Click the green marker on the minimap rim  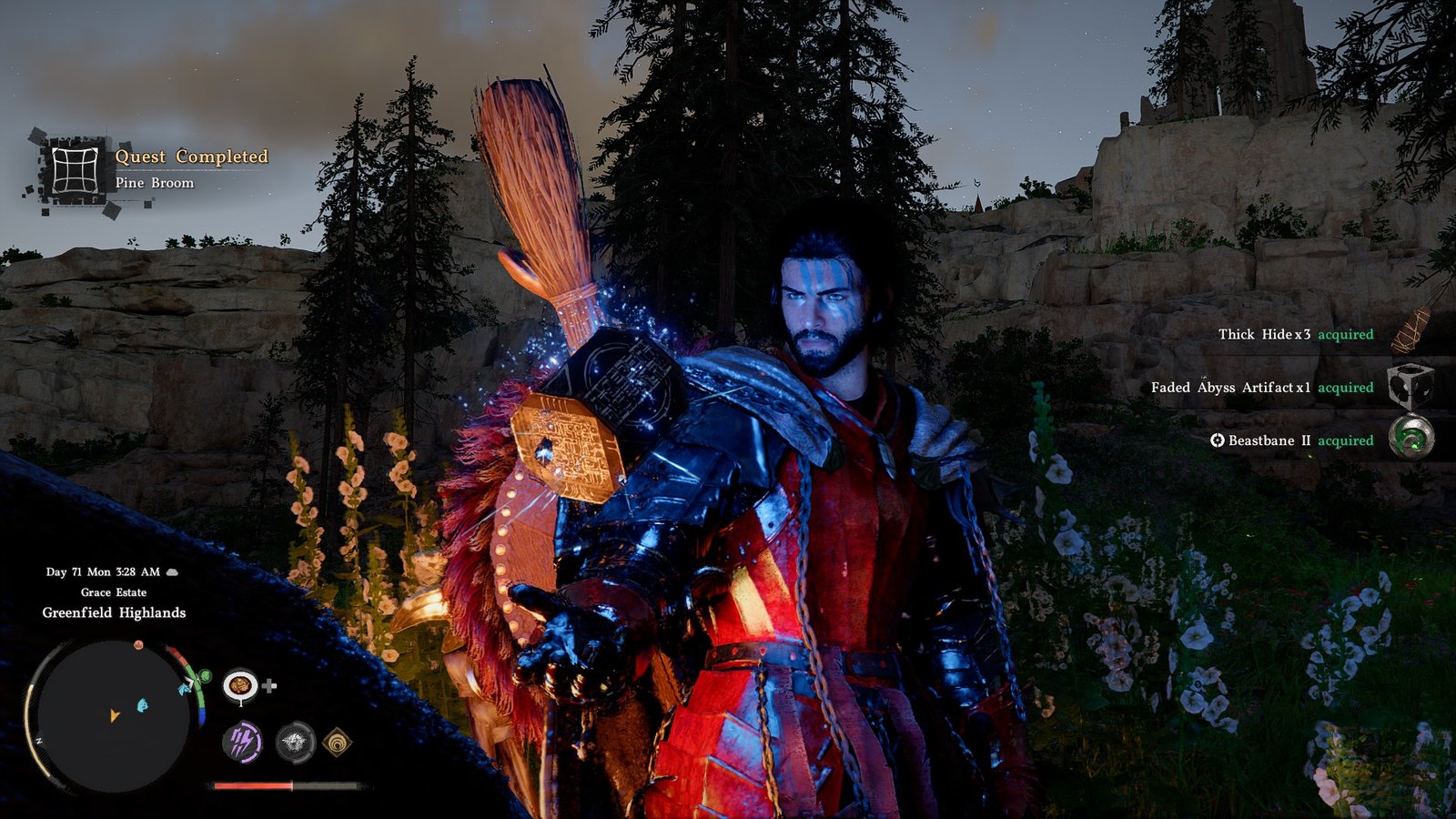[205, 676]
